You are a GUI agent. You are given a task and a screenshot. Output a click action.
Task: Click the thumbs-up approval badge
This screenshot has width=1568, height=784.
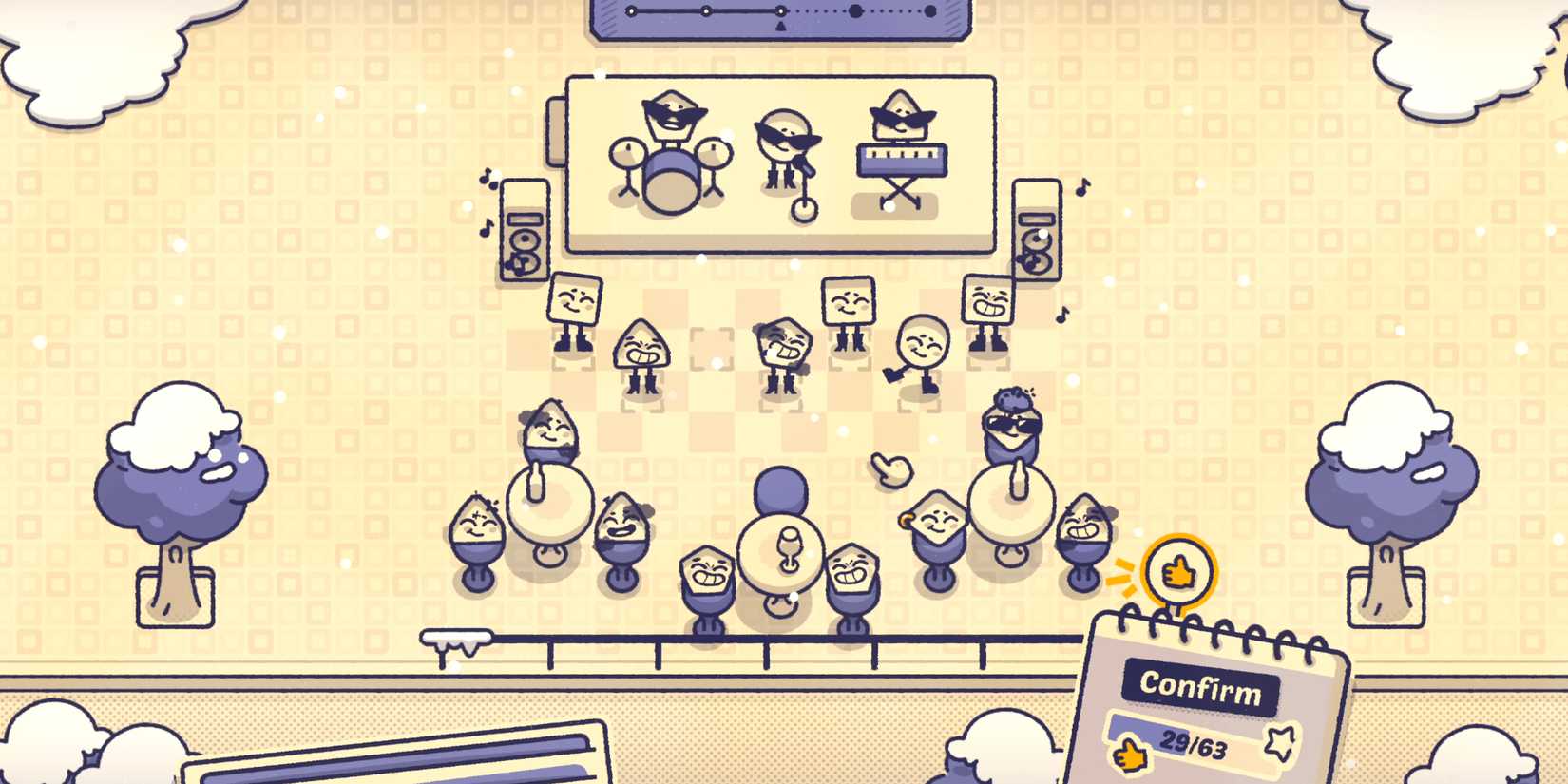click(x=1178, y=571)
